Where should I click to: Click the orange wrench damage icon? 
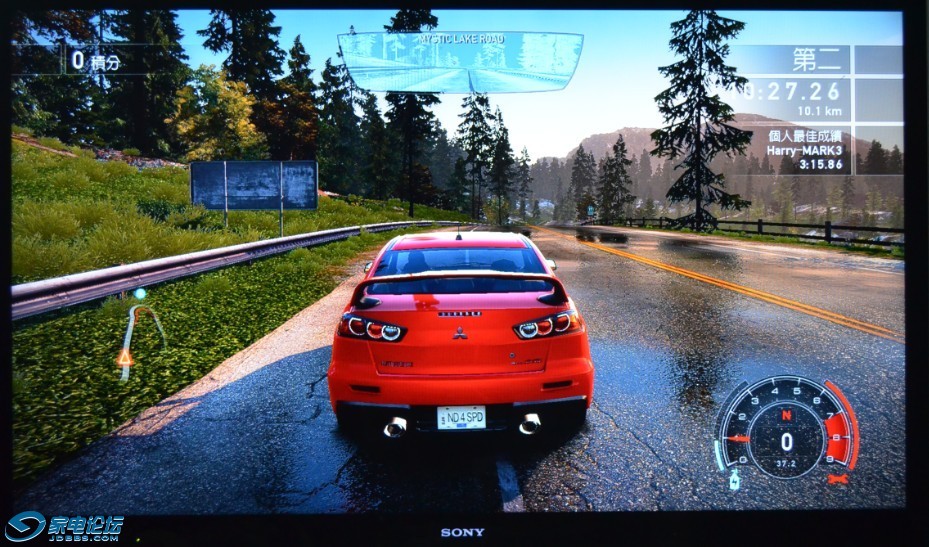point(838,479)
